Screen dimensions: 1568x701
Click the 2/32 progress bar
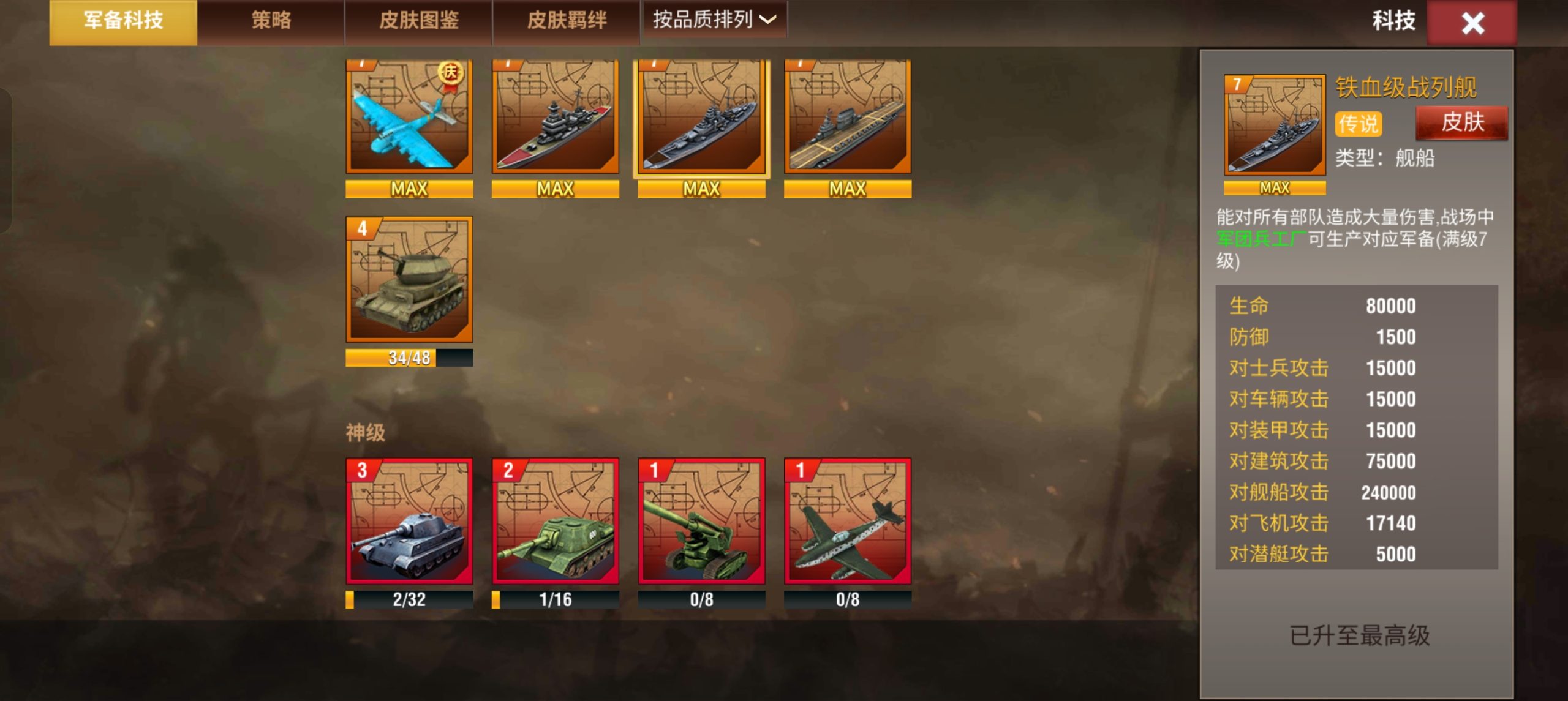pyautogui.click(x=409, y=600)
